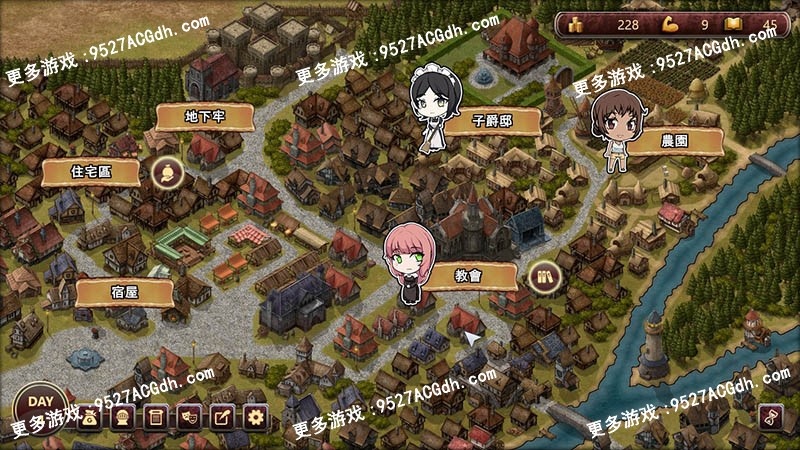Click the hourglass button
800x450 pixels.
(x=770, y=417)
